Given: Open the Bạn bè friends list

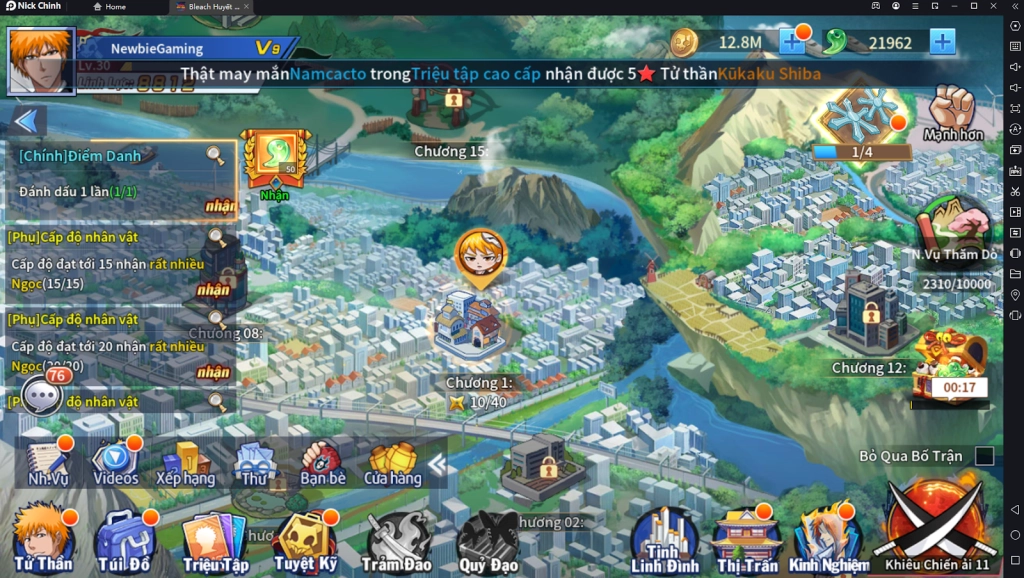Looking at the screenshot, I should [x=322, y=462].
